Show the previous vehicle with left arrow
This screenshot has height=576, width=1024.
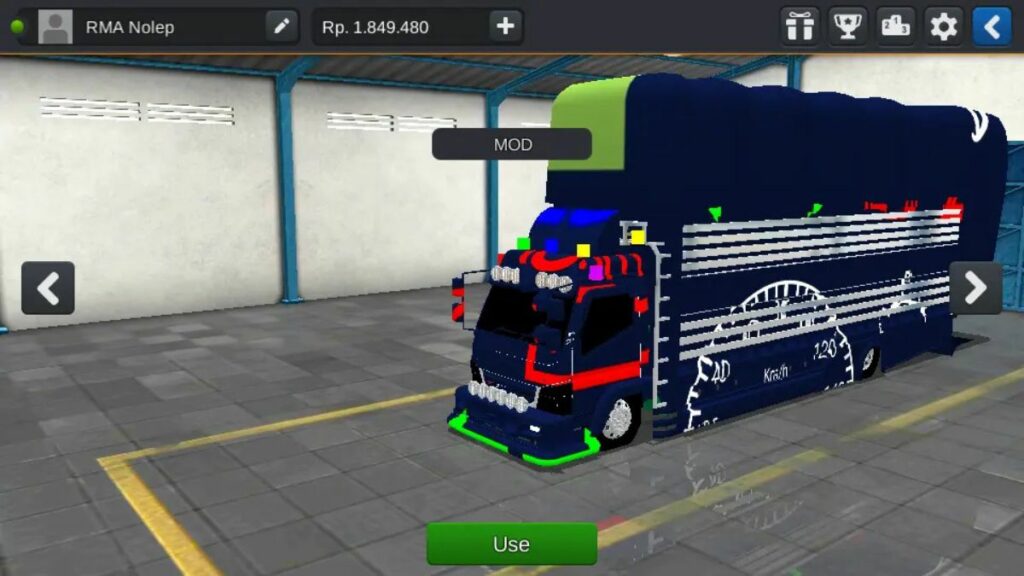pos(48,288)
